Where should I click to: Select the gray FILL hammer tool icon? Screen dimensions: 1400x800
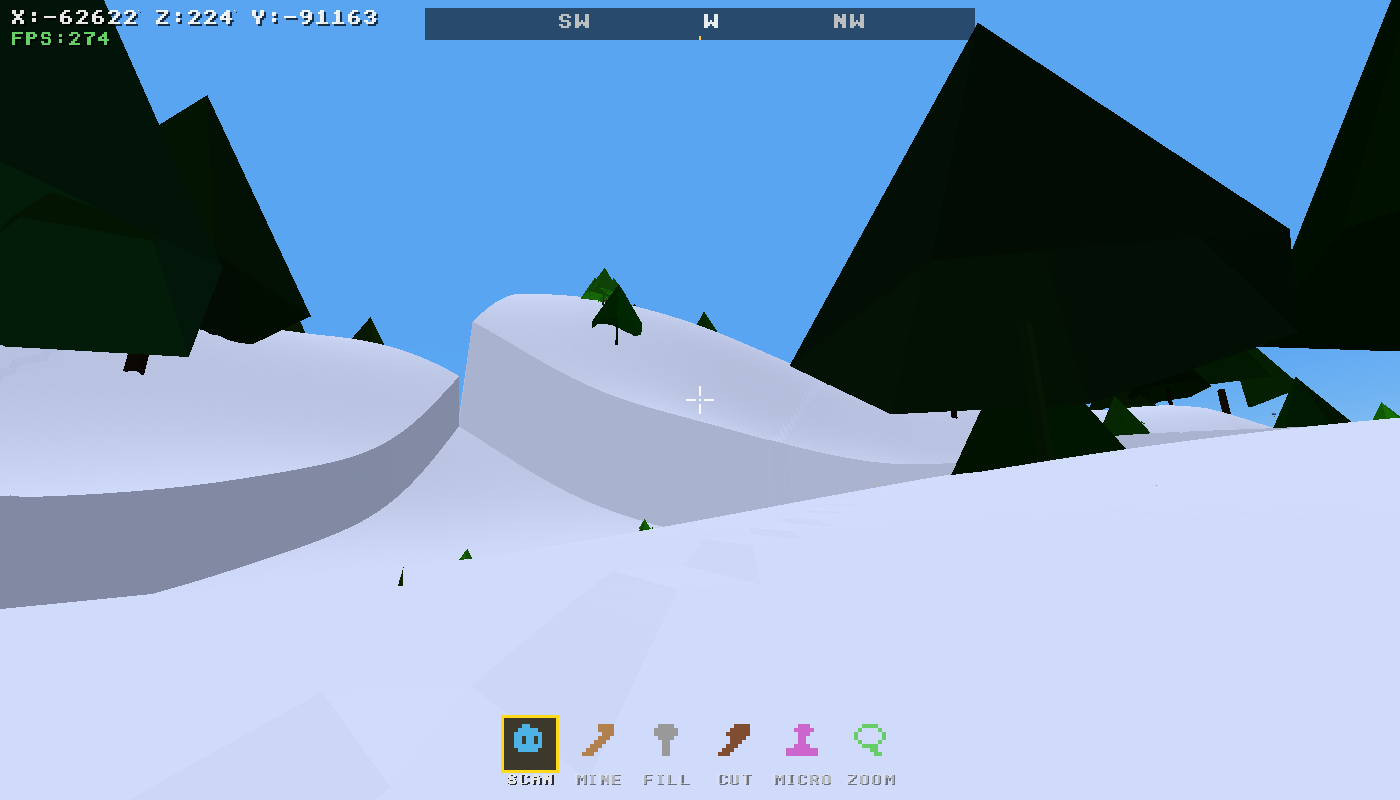(666, 741)
